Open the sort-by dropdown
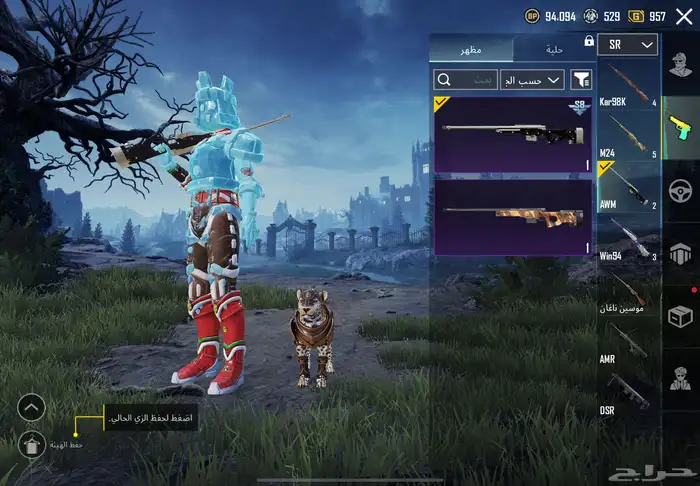This screenshot has width=700, height=486. (x=533, y=78)
